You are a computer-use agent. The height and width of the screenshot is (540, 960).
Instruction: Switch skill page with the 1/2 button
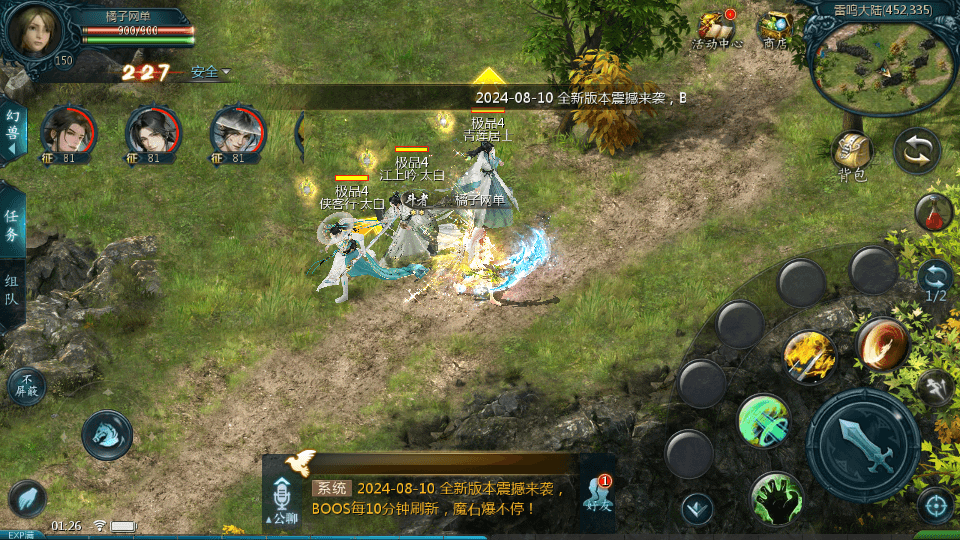935,280
